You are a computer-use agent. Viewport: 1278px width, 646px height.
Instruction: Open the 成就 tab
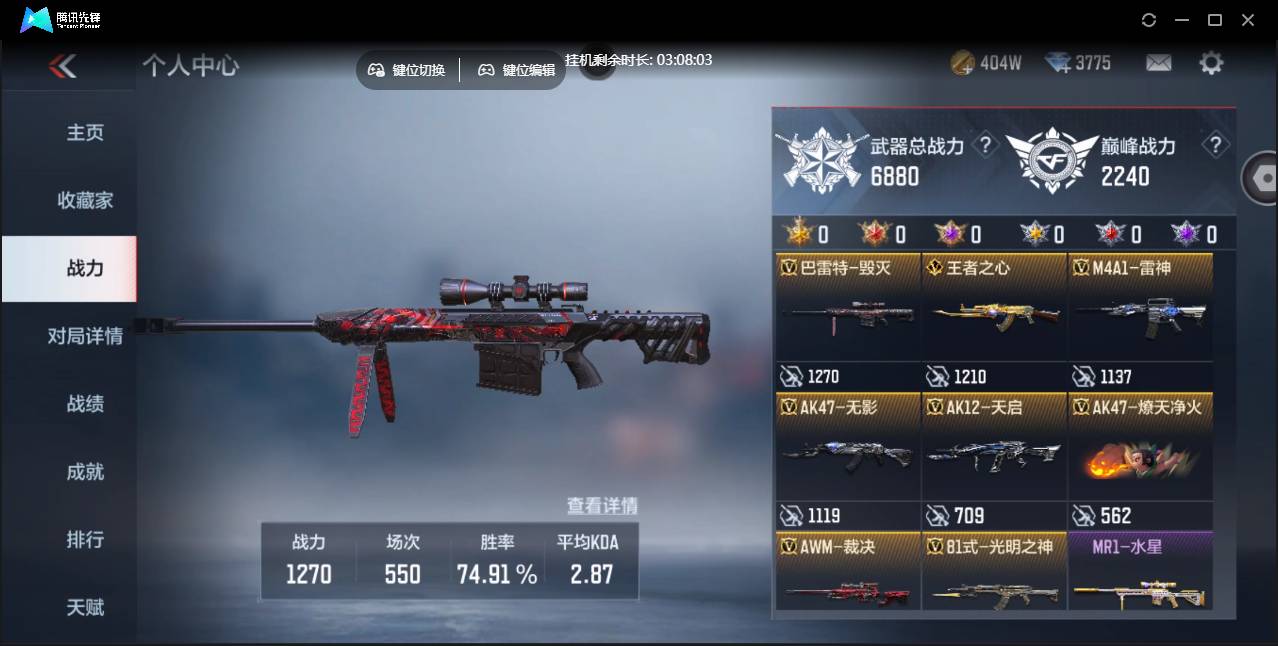(x=85, y=472)
